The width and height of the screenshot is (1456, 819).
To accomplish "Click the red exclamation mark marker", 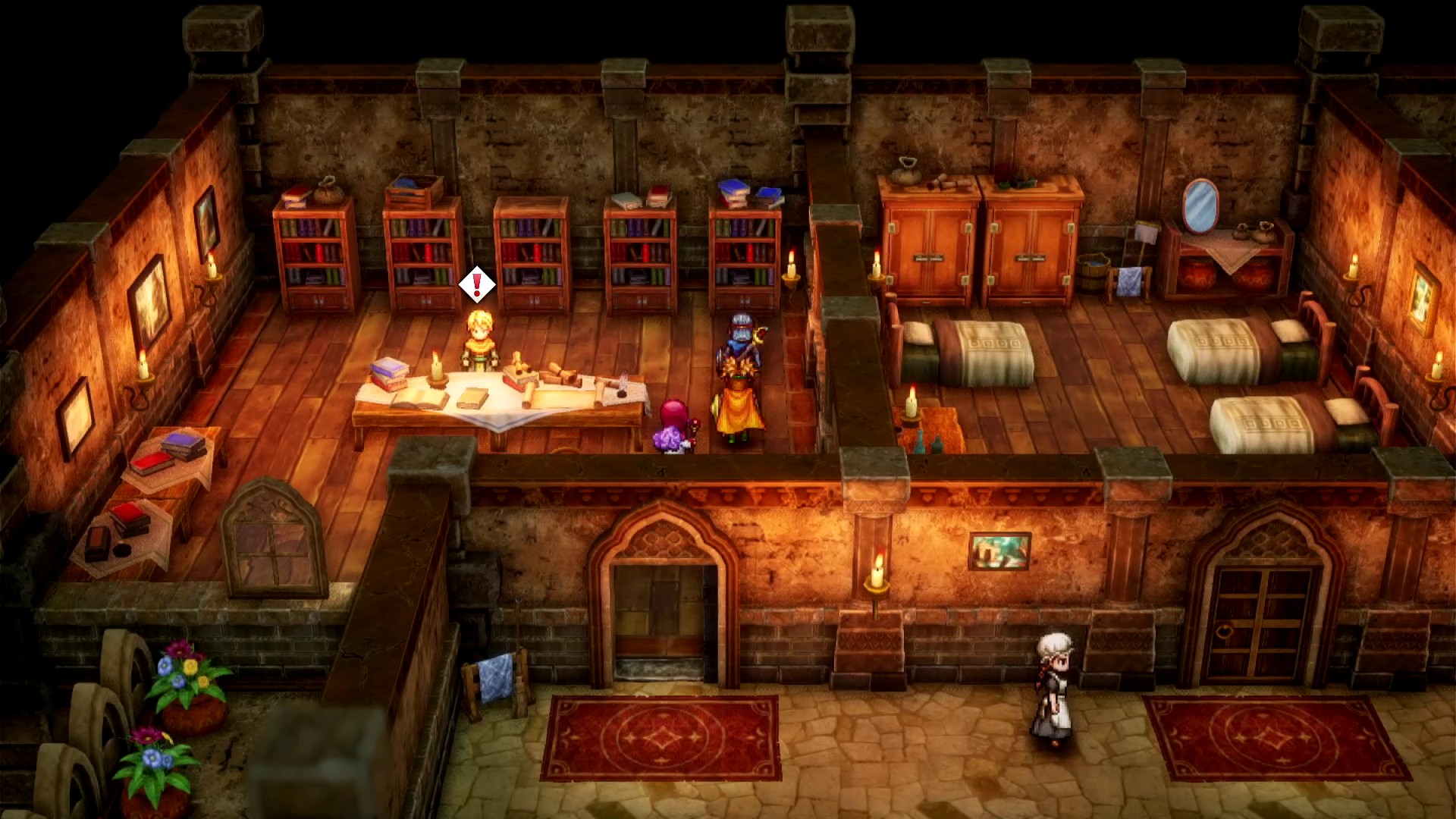I will [x=477, y=285].
